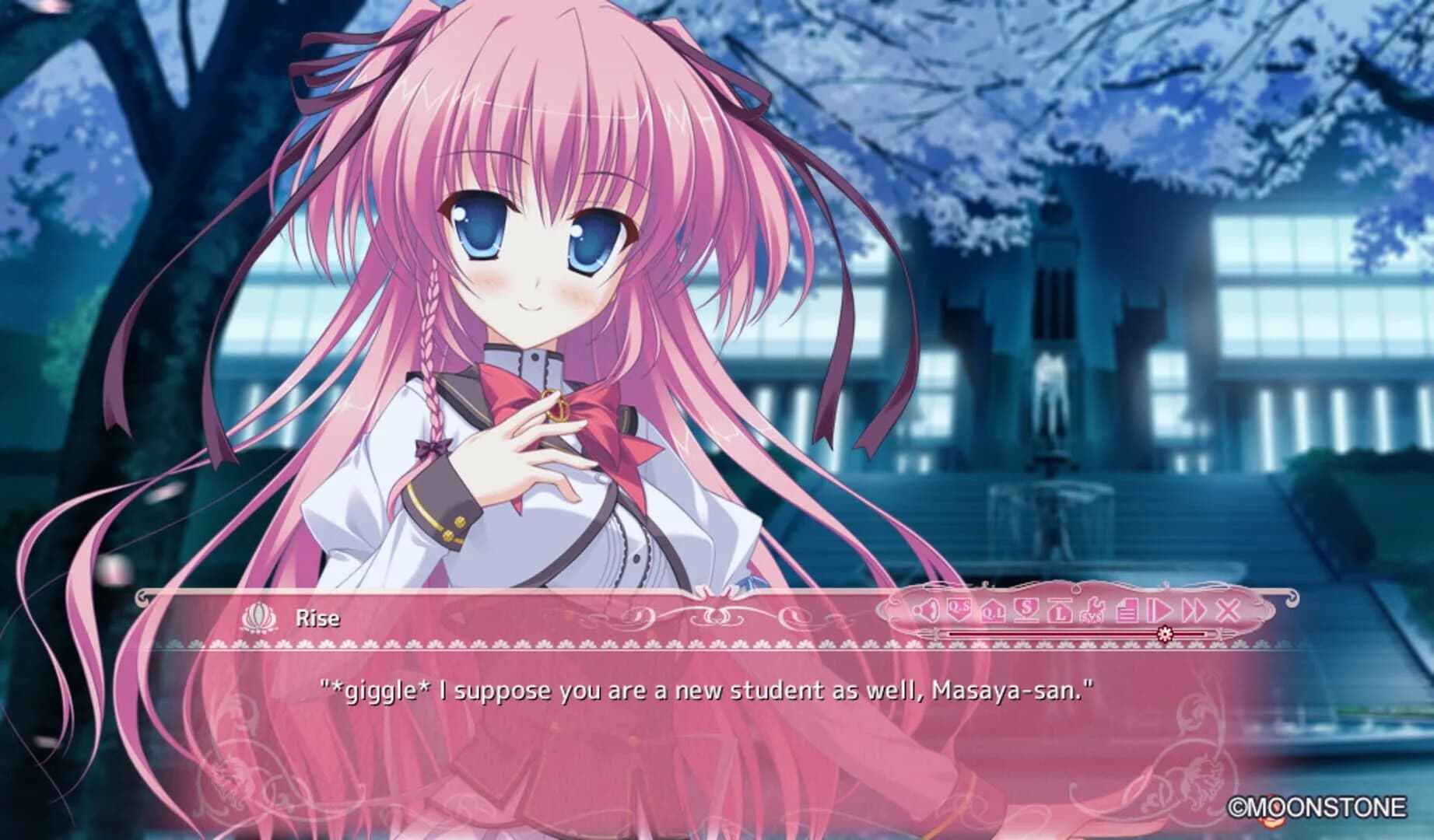Image resolution: width=1434 pixels, height=840 pixels.
Task: Select the lotus crest beside Rise's name
Action: pyautogui.click(x=262, y=615)
